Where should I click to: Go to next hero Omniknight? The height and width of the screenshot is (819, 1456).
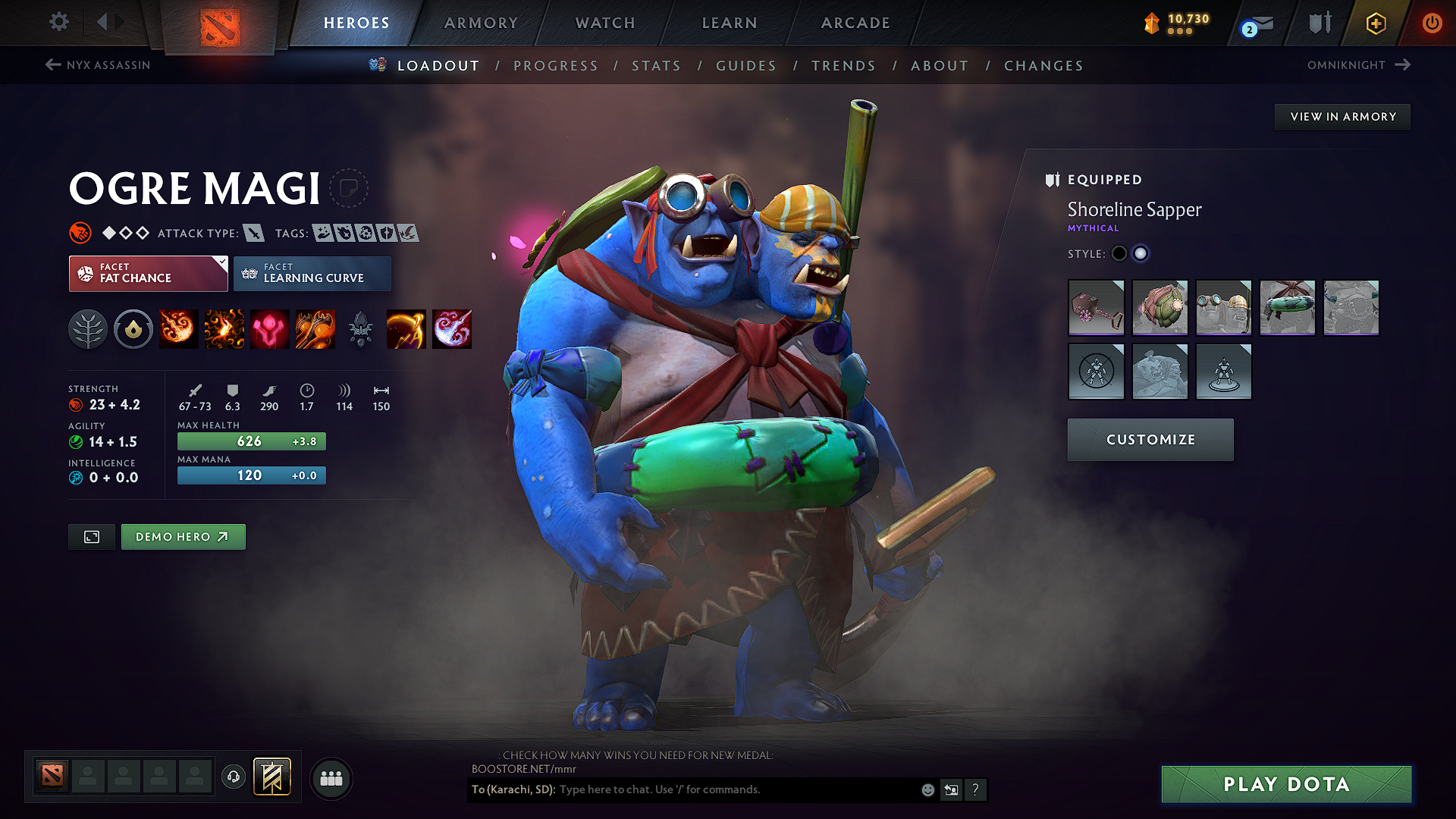(1358, 65)
